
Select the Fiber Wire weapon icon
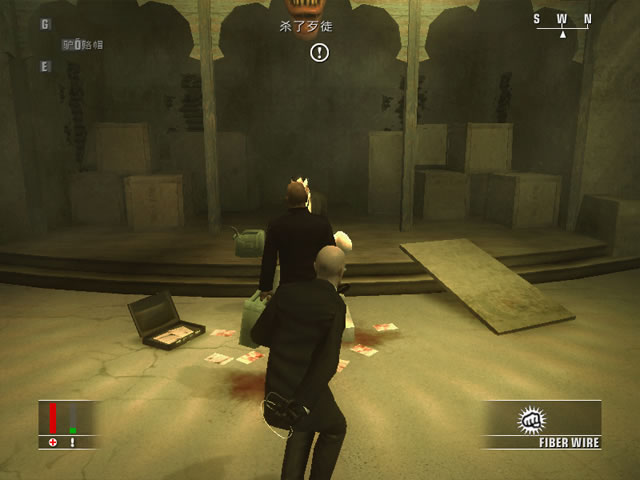[x=530, y=420]
